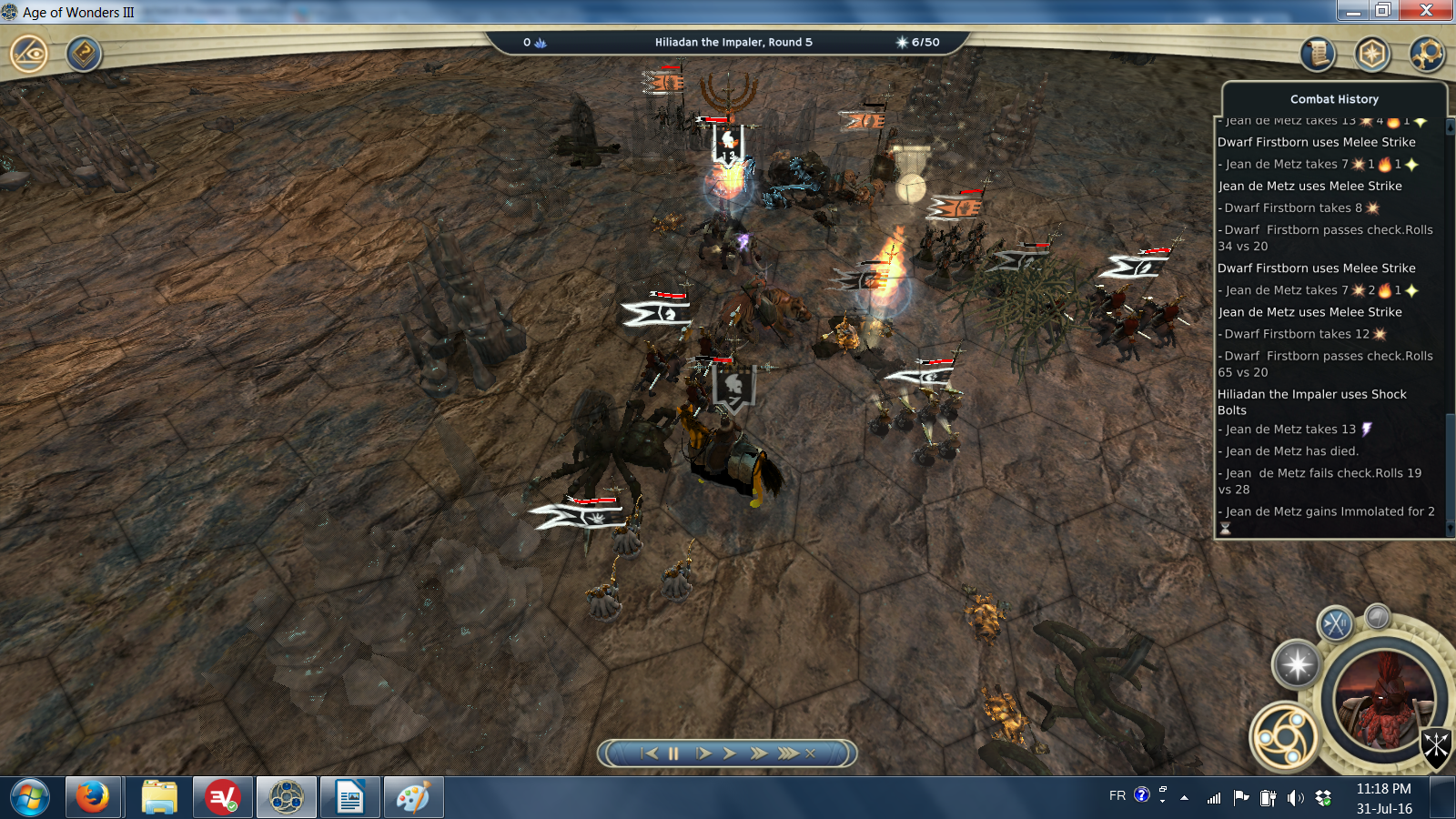
Task: Step forward one action in replay
Action: (x=703, y=753)
